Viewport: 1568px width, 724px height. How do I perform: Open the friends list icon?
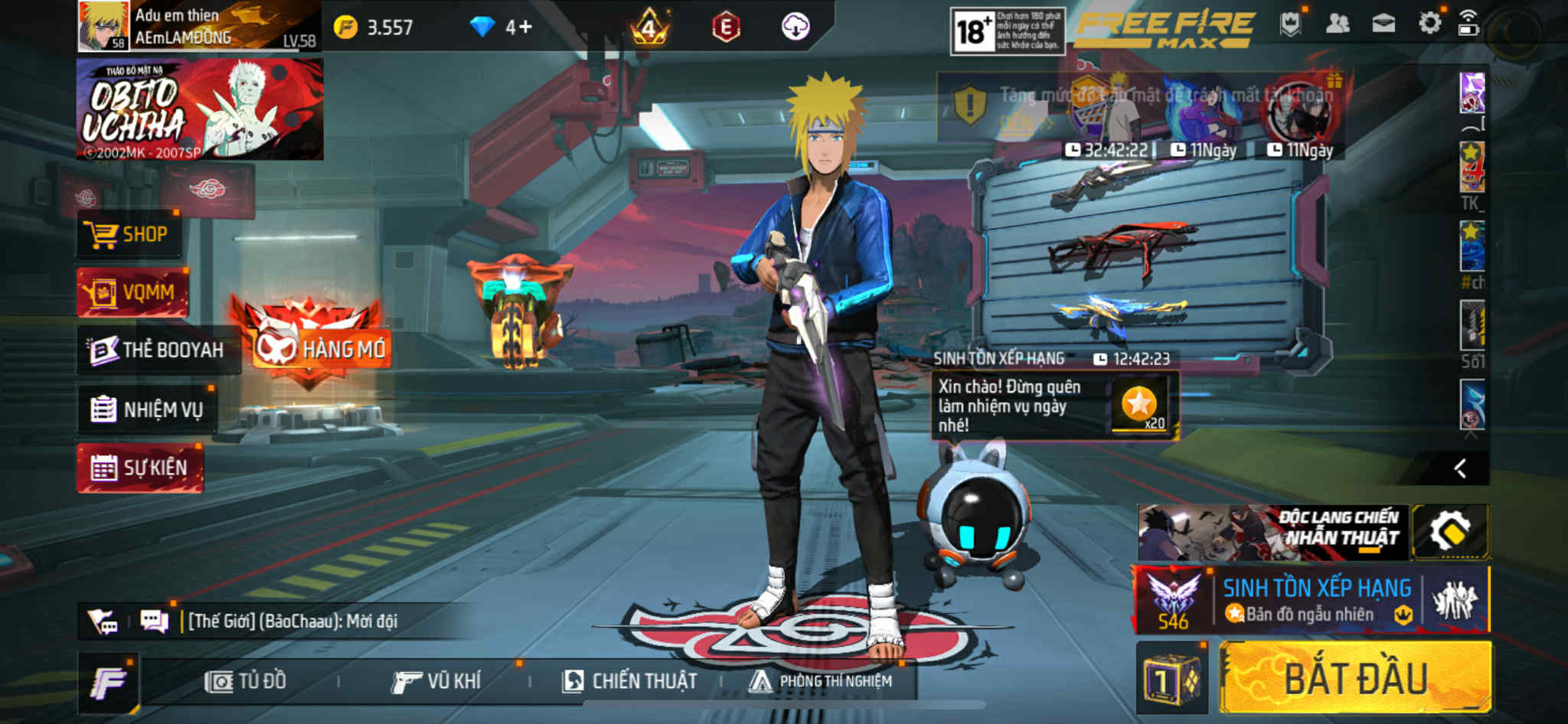(x=1337, y=24)
